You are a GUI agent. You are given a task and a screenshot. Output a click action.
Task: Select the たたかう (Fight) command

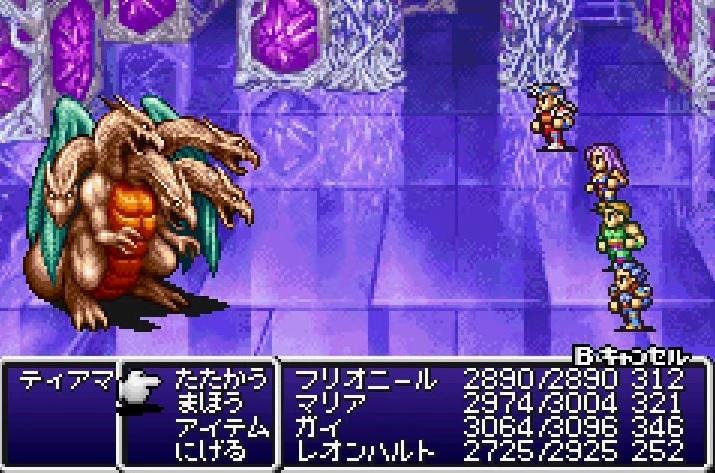pyautogui.click(x=221, y=380)
